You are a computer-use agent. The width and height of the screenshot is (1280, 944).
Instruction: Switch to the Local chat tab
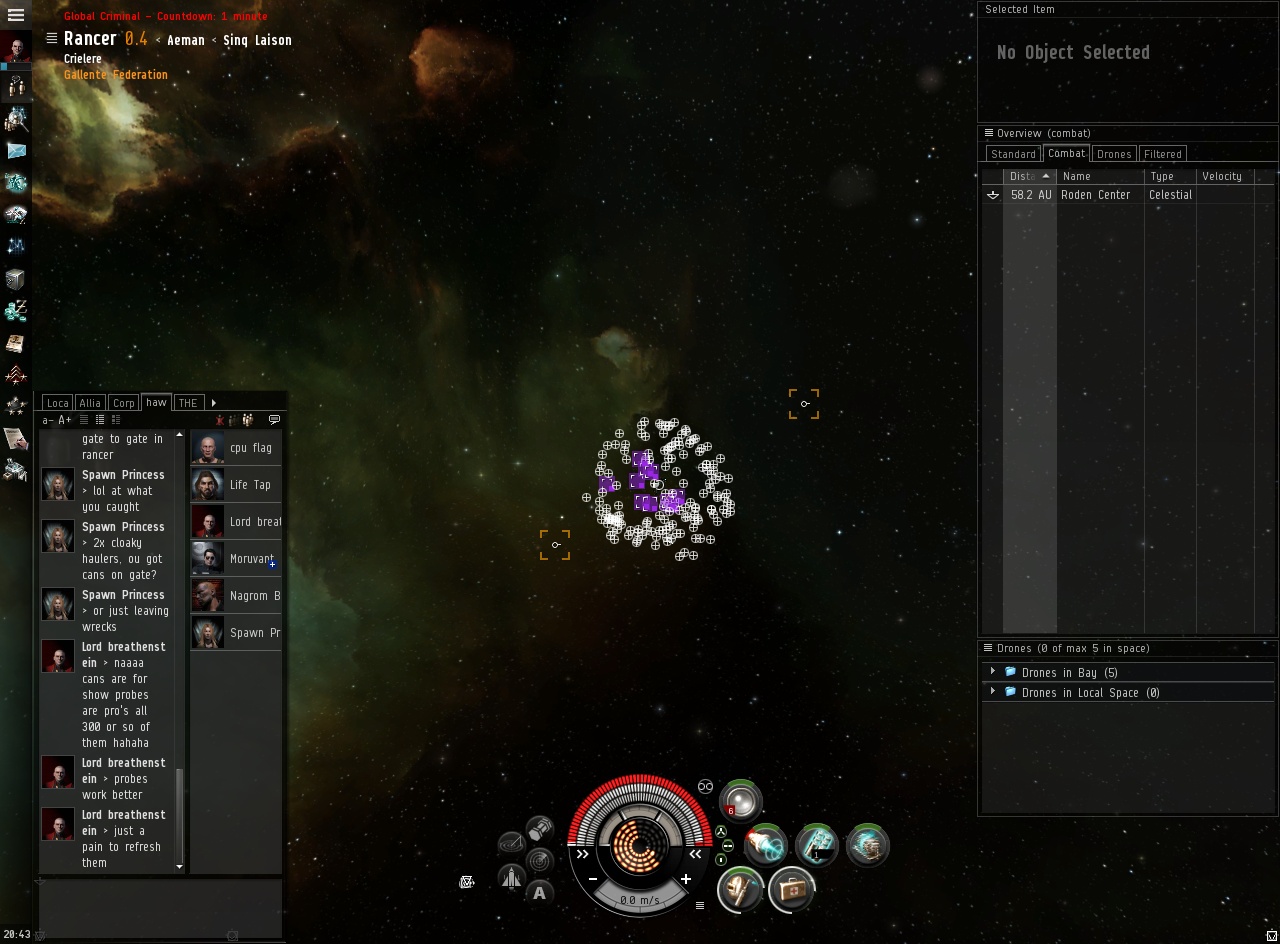(x=58, y=403)
